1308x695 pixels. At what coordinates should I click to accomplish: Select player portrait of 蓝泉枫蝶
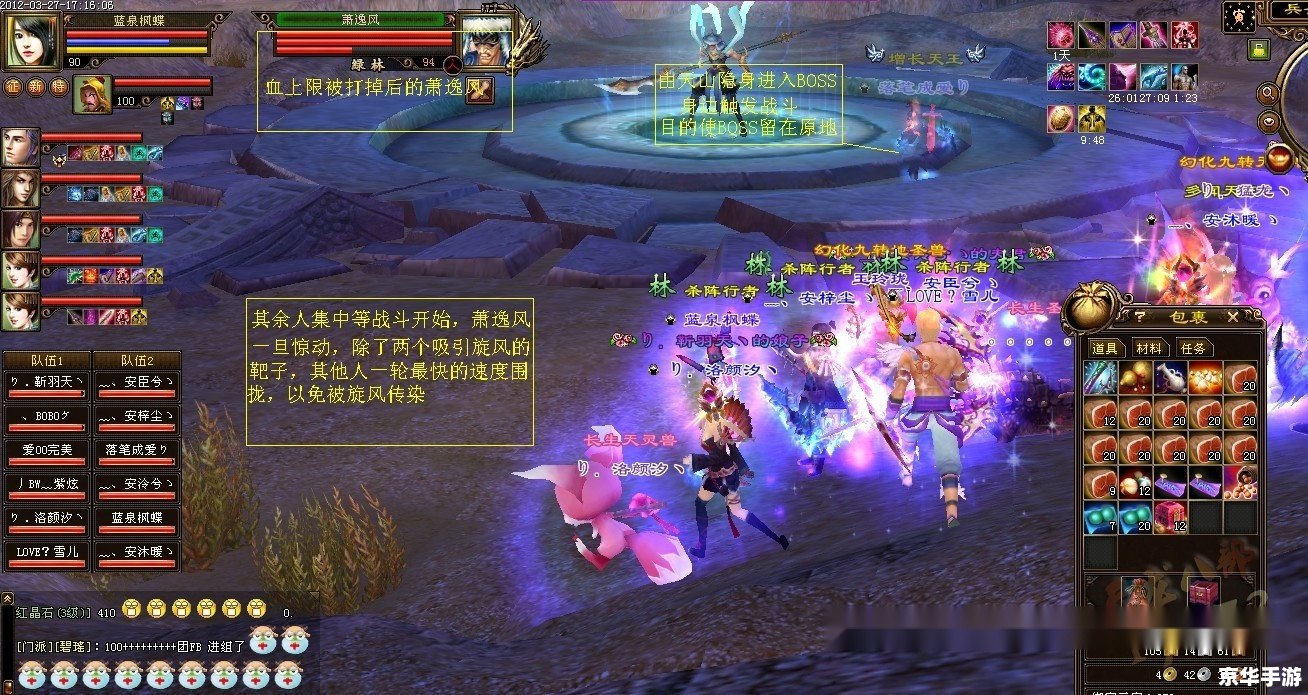pyautogui.click(x=33, y=40)
